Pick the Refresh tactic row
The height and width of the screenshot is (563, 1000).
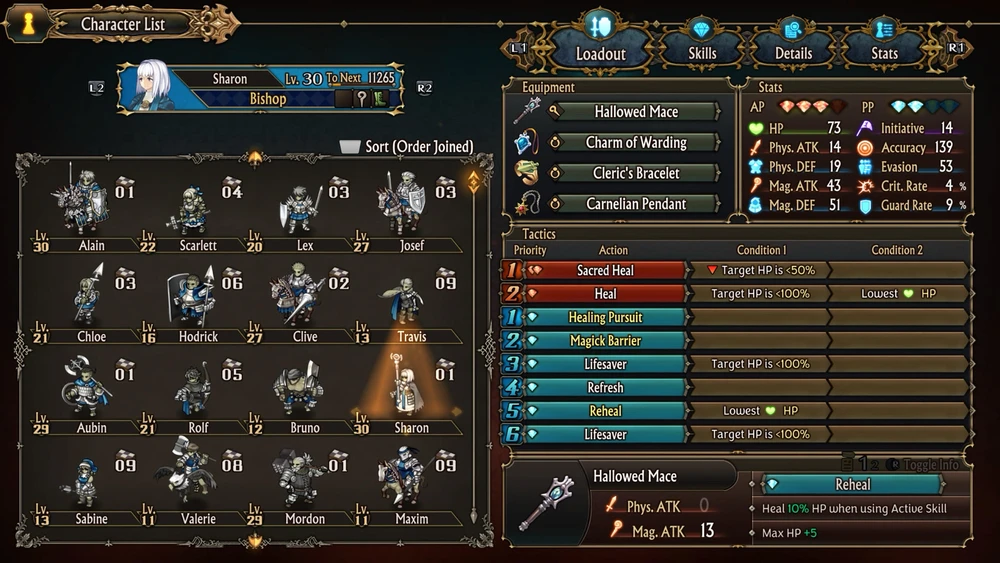tap(605, 387)
